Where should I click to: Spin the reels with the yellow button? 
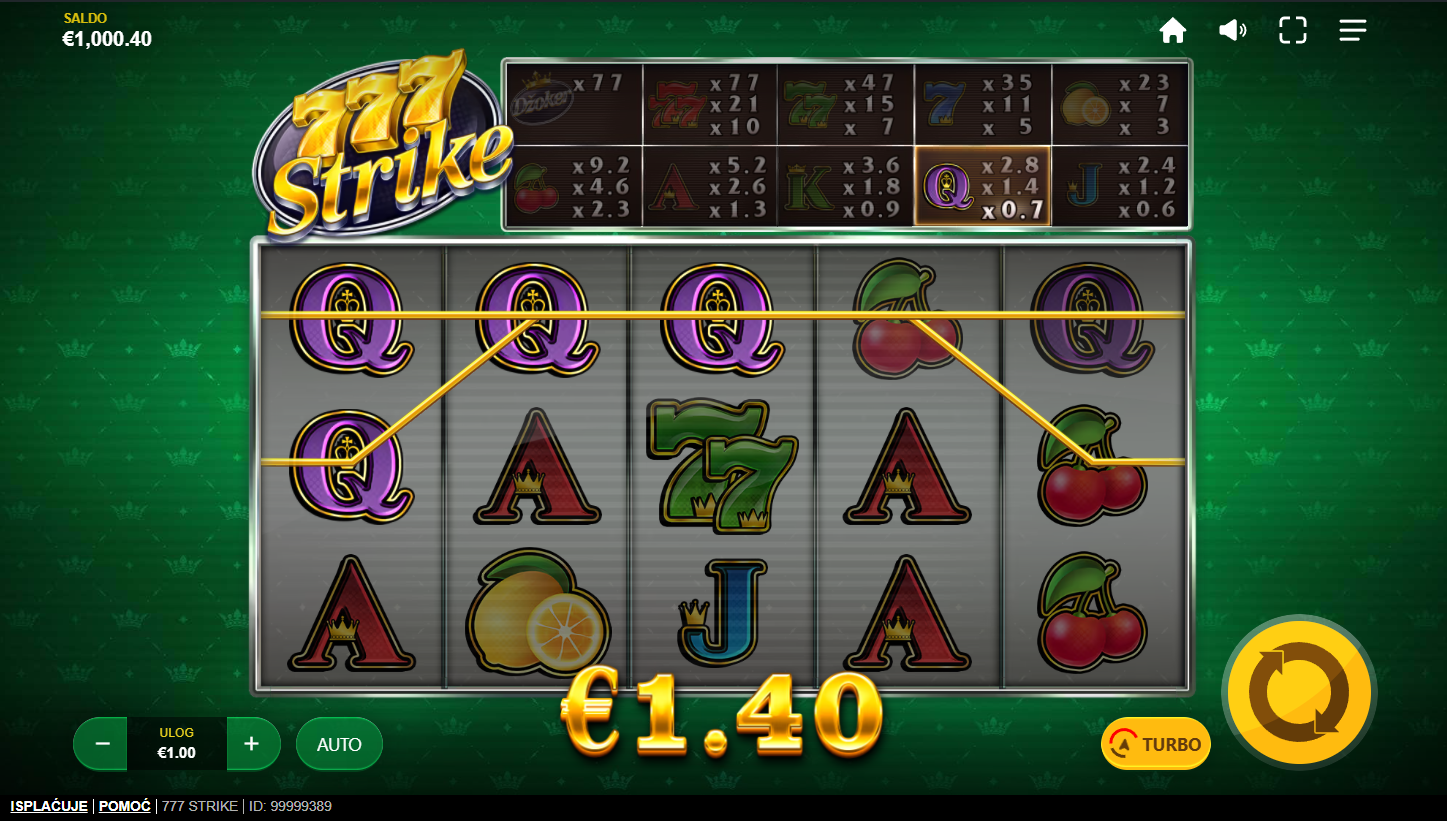pyautogui.click(x=1299, y=692)
